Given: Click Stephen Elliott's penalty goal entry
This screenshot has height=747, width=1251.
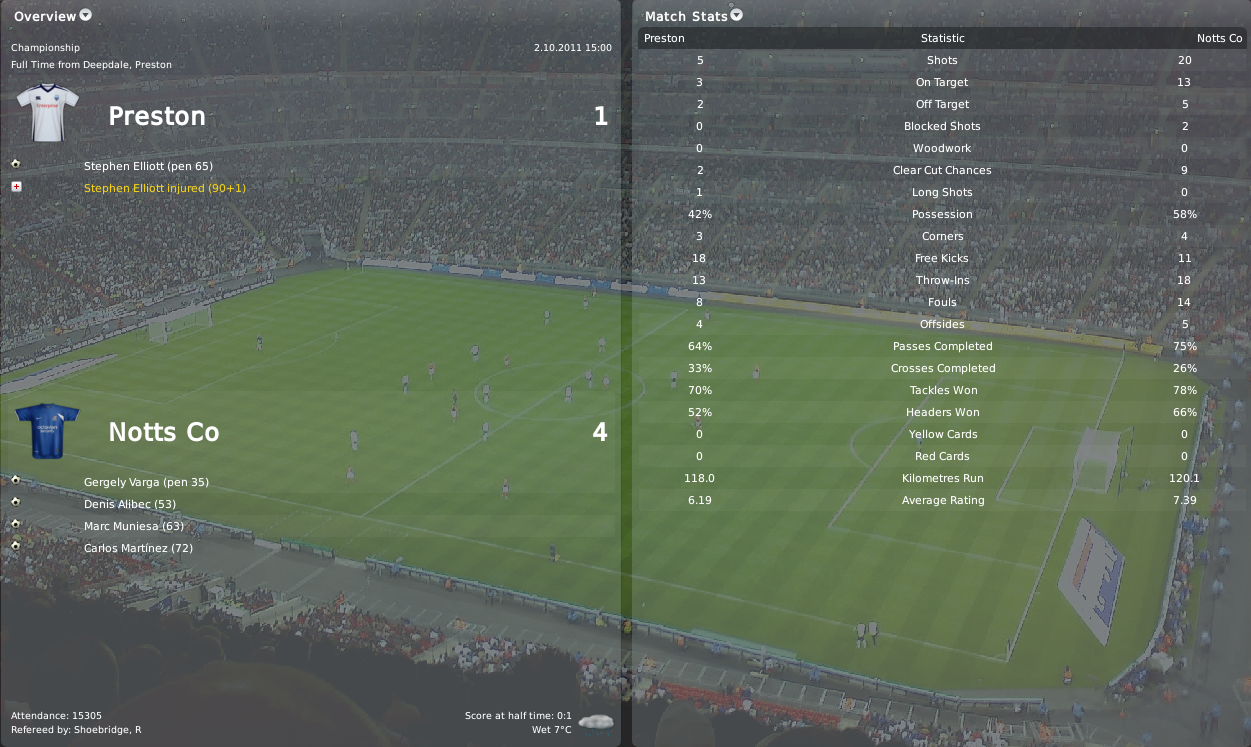Looking at the screenshot, I should point(148,166).
